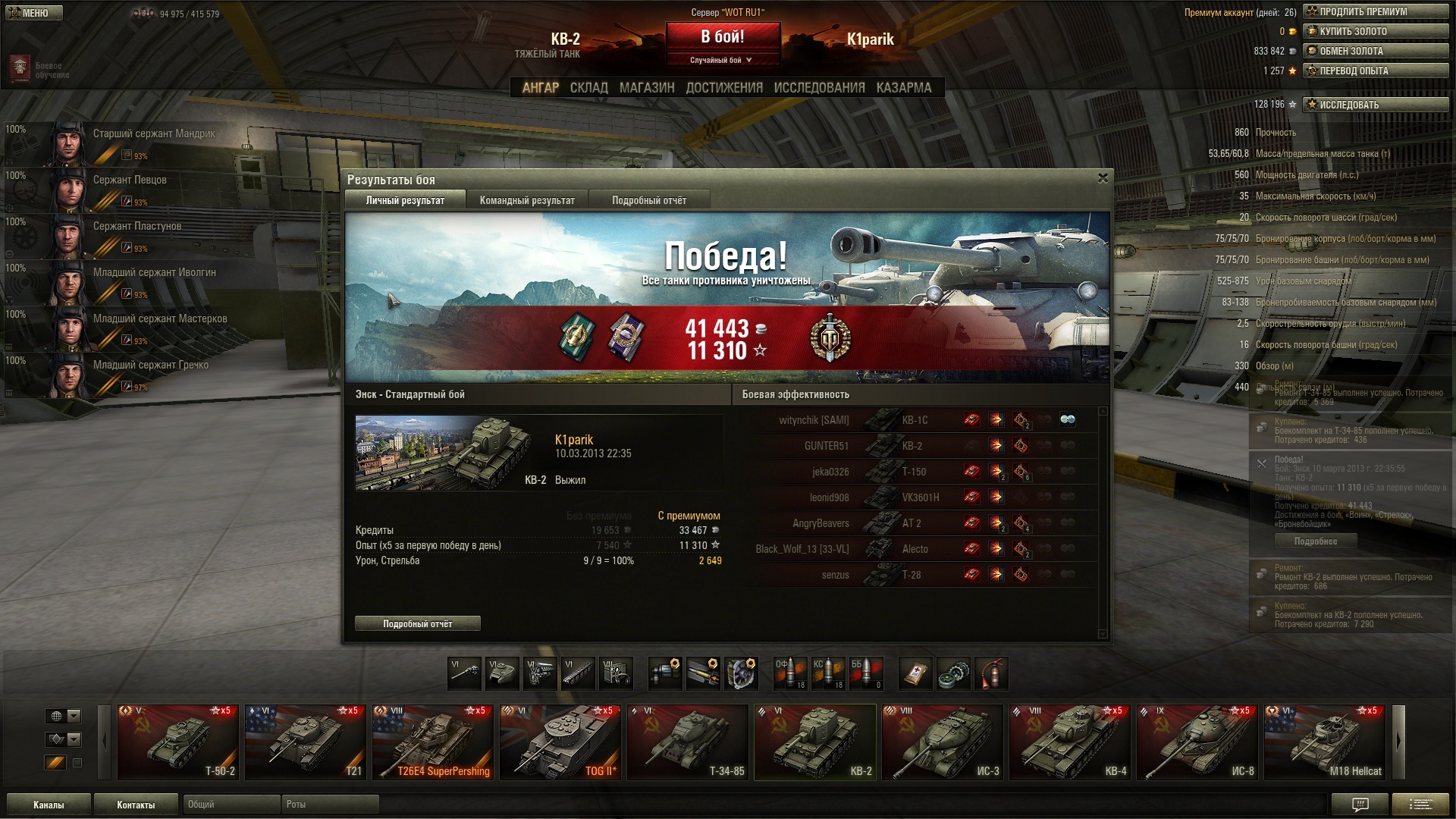
Task: Open the МЕНЮ button
Action: click(x=34, y=13)
